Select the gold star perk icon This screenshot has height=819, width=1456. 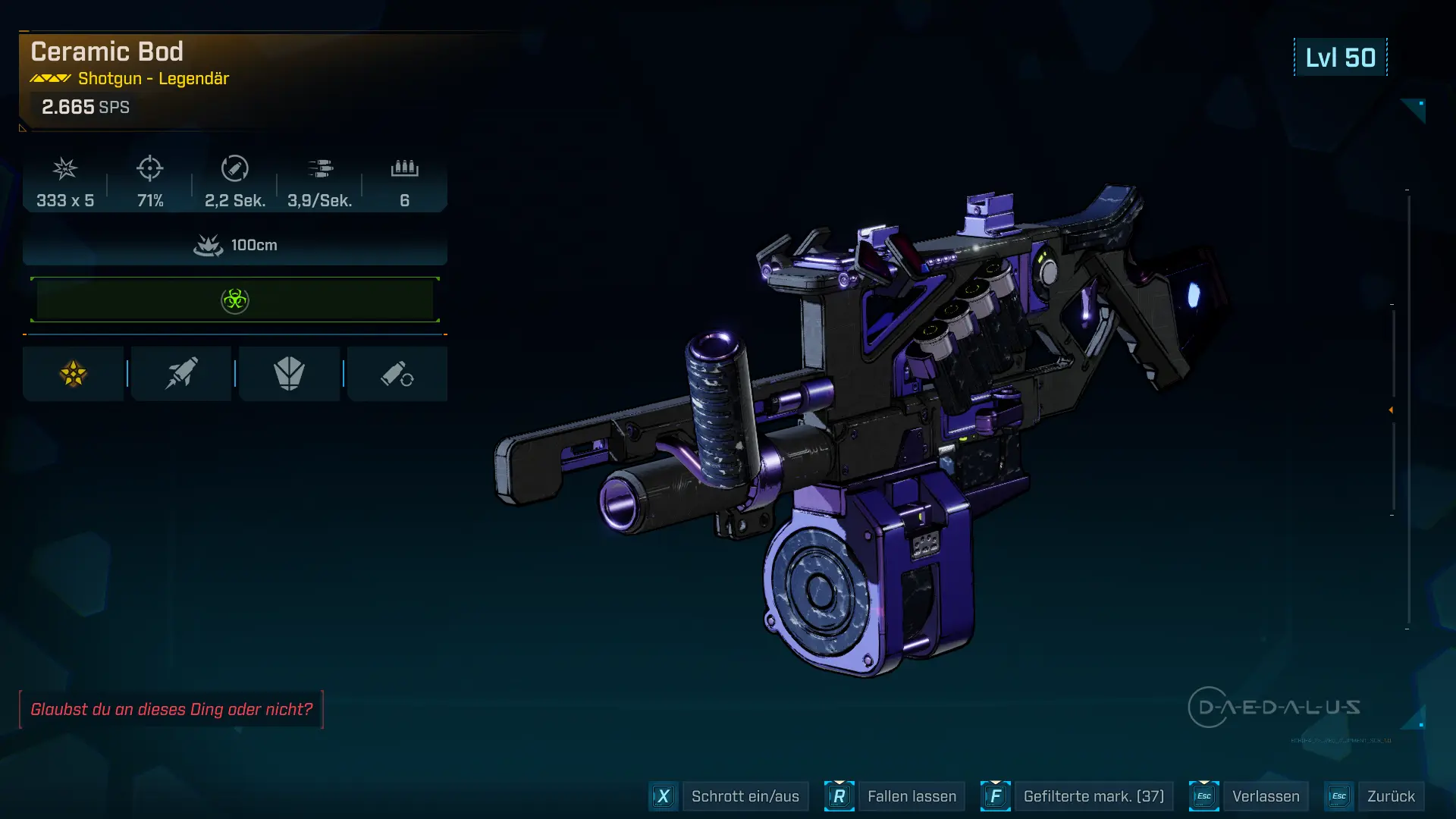74,374
